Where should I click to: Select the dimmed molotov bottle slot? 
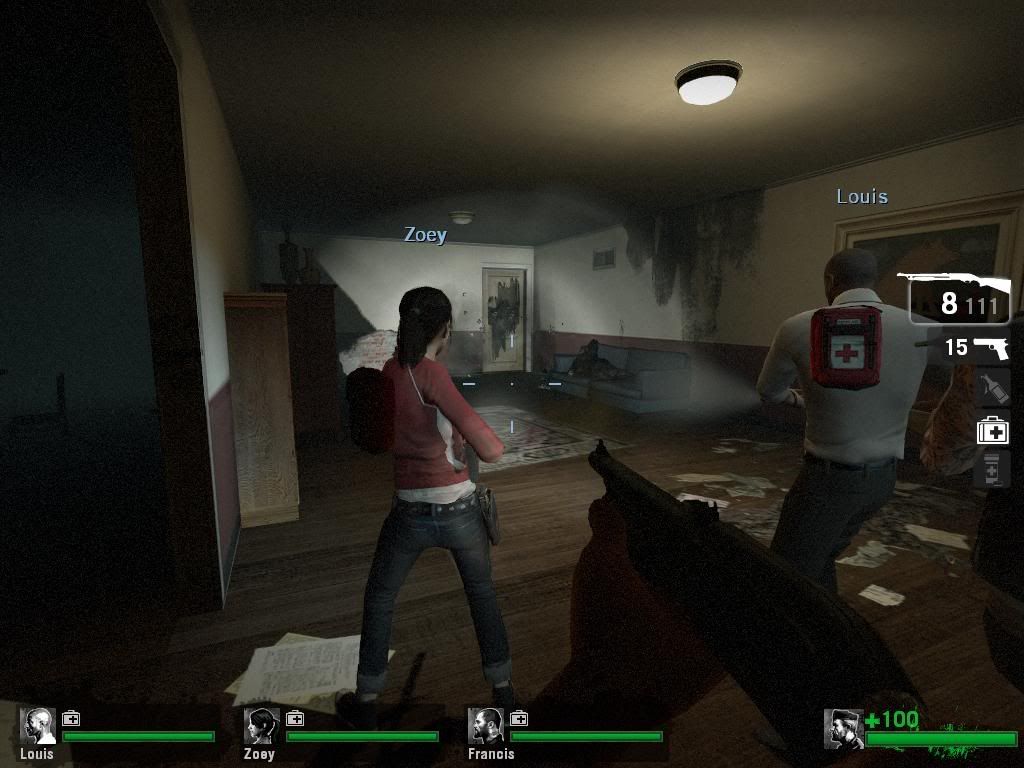coord(990,389)
